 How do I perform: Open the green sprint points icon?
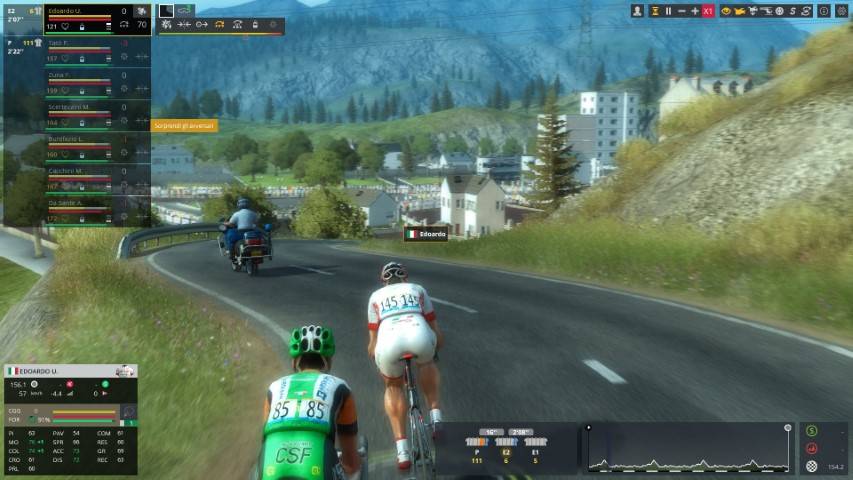click(x=811, y=431)
